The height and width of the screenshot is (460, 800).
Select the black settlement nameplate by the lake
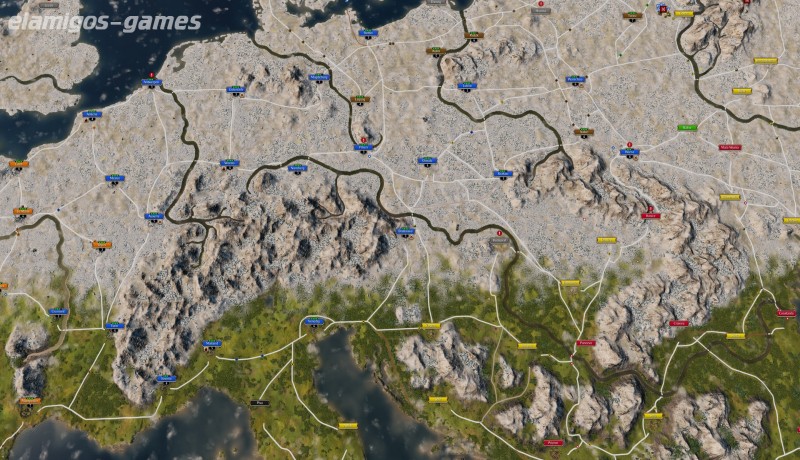click(x=262, y=403)
